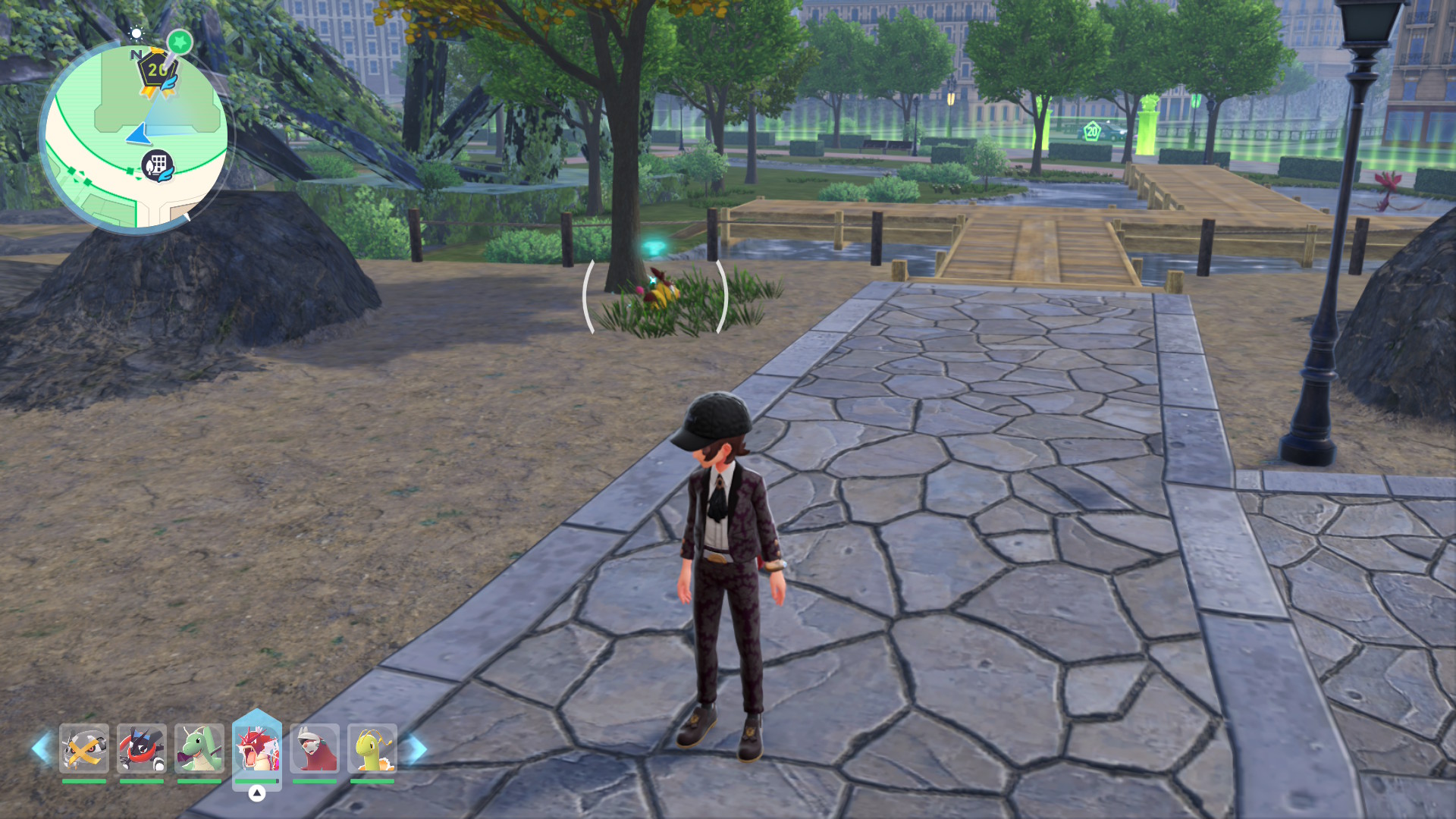This screenshot has width=1456, height=819.
Task: Select the Wild Zone 20 badge marker
Action: click(x=157, y=73)
